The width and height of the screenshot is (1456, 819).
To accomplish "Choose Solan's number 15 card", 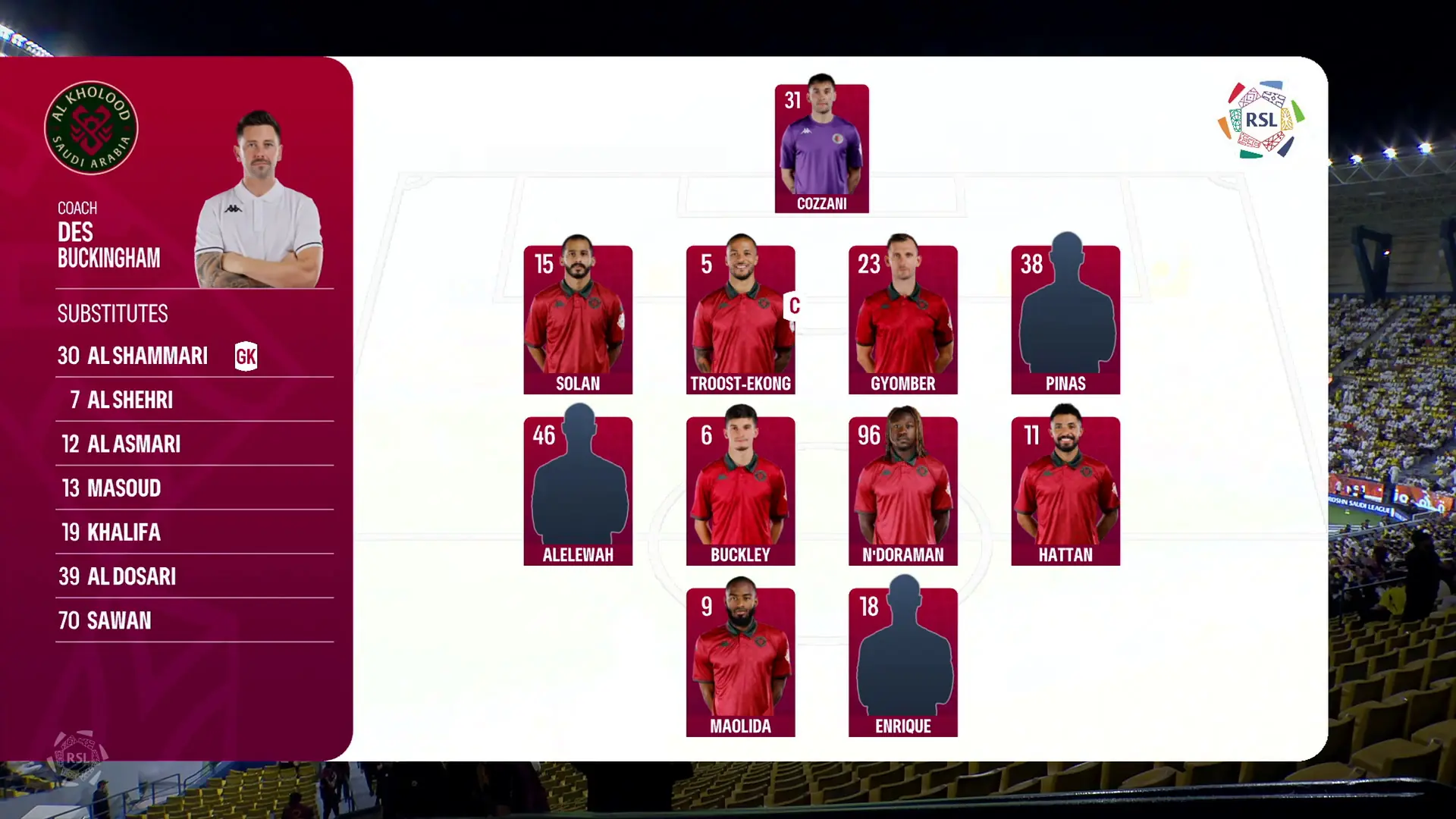I will tap(578, 319).
